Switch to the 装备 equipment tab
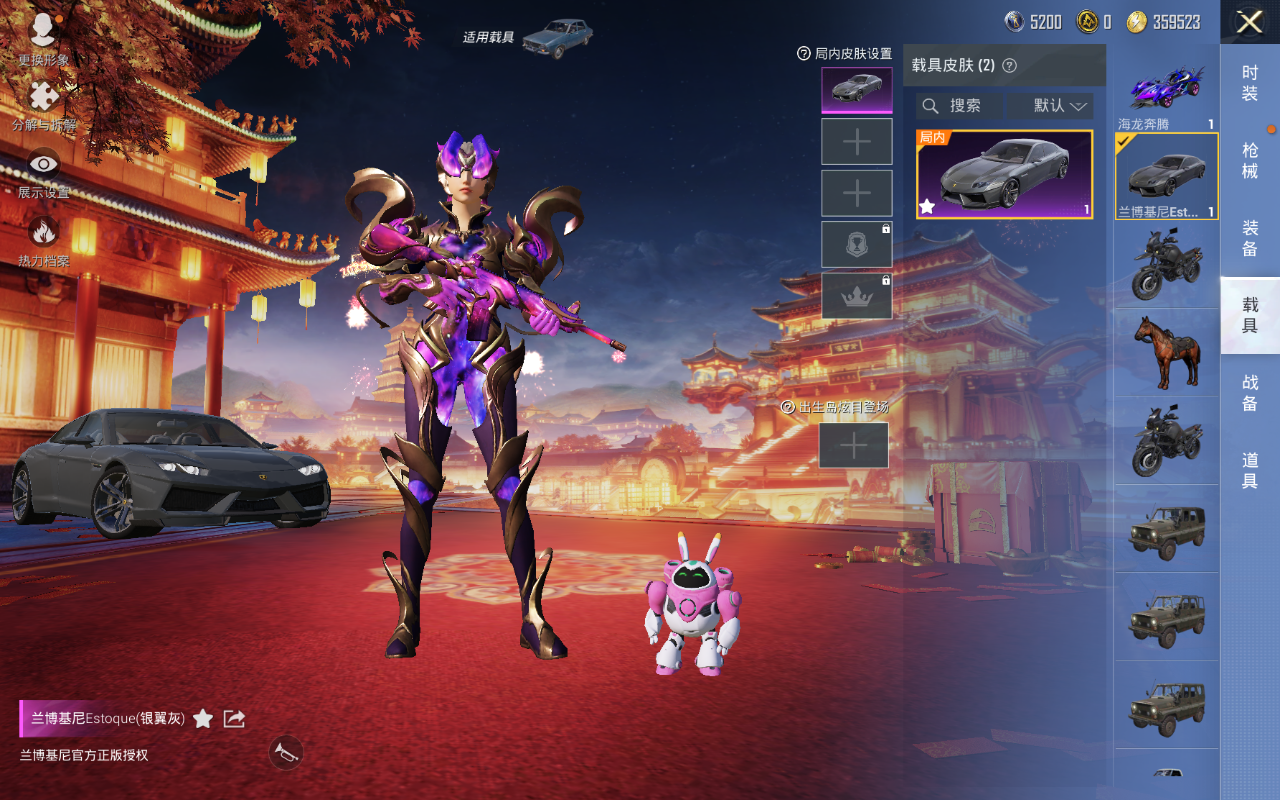The image size is (1280, 800). 1250,238
